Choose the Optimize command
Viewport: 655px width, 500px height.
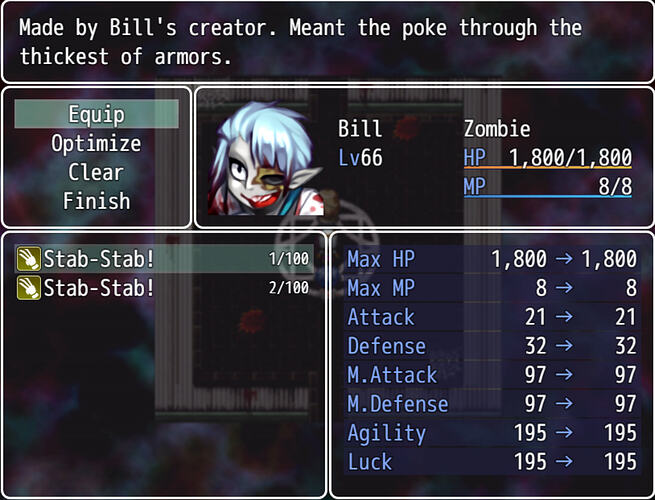[x=96, y=143]
